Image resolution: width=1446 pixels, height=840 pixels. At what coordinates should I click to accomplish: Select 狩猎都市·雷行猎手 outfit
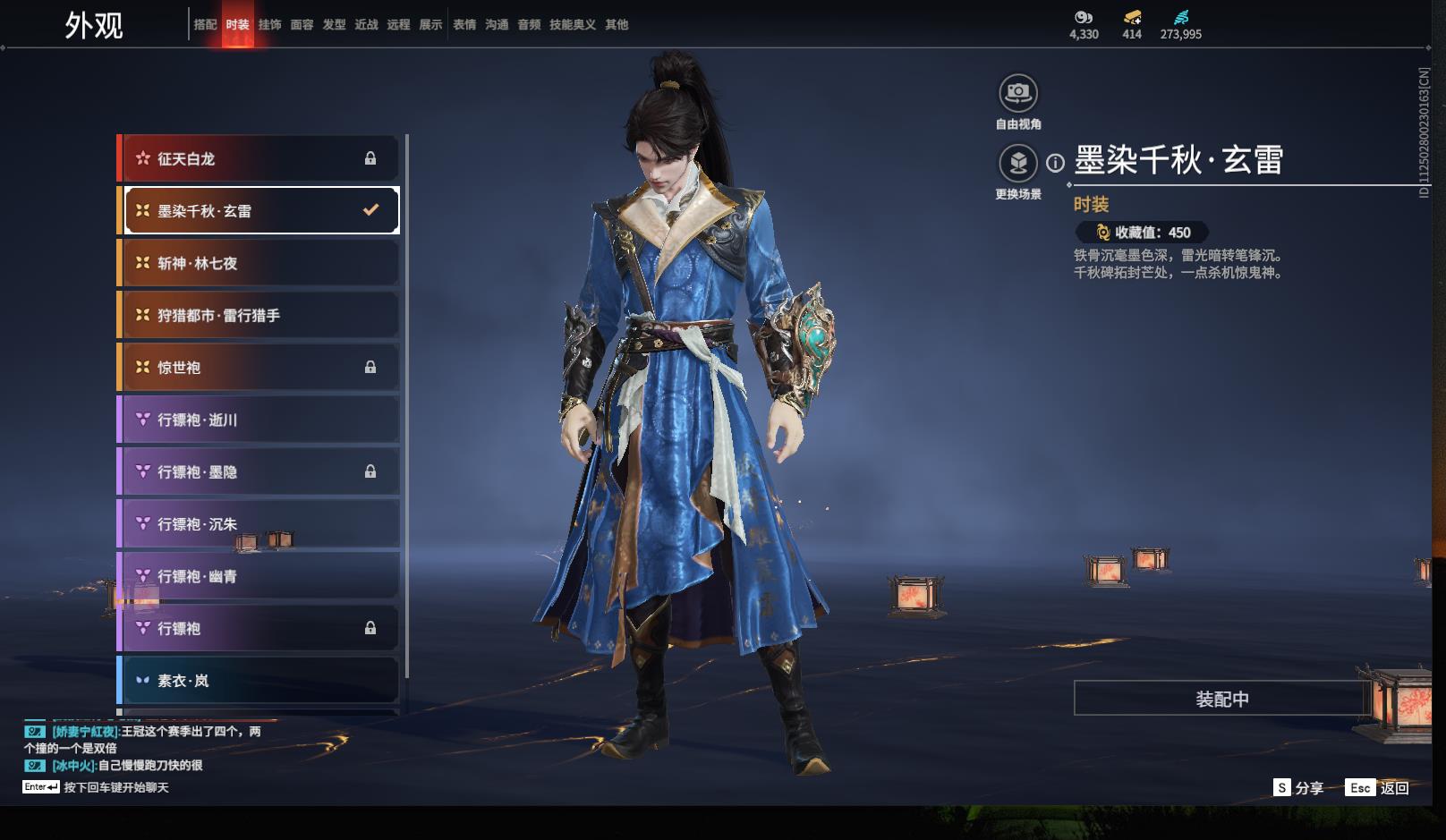point(259,315)
